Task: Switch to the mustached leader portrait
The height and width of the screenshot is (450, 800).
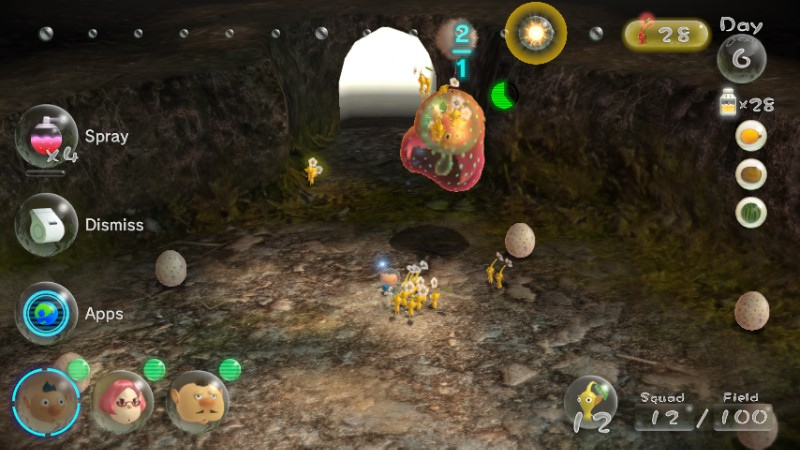Action: (x=197, y=401)
